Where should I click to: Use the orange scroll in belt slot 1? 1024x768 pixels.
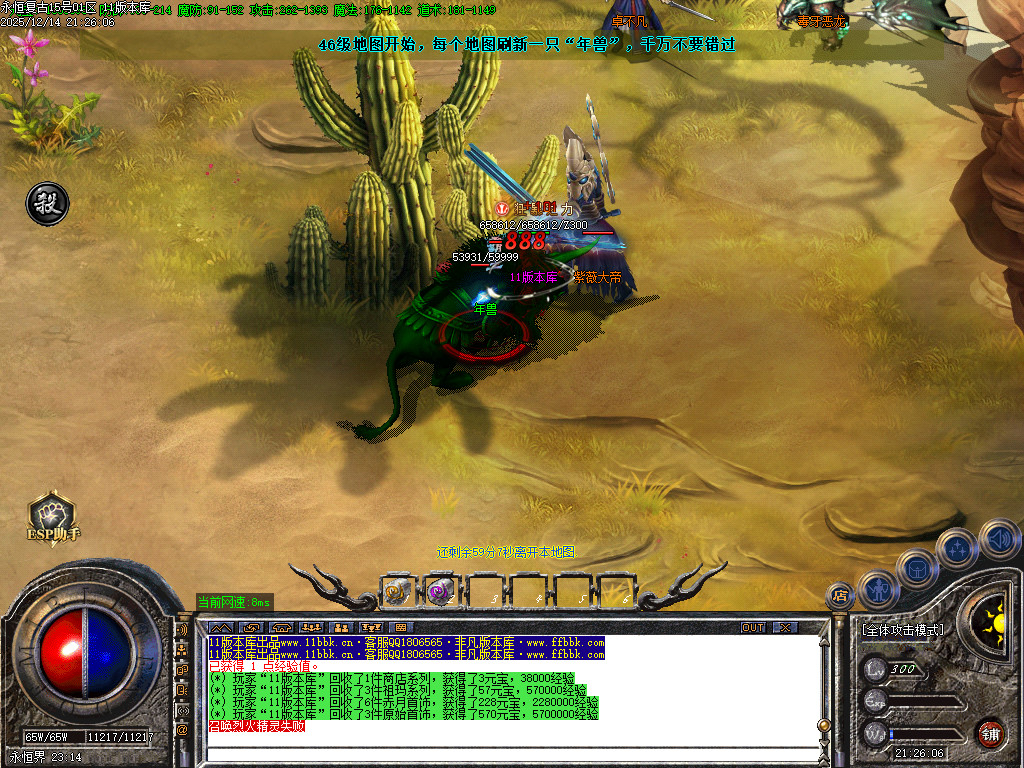pos(396,592)
